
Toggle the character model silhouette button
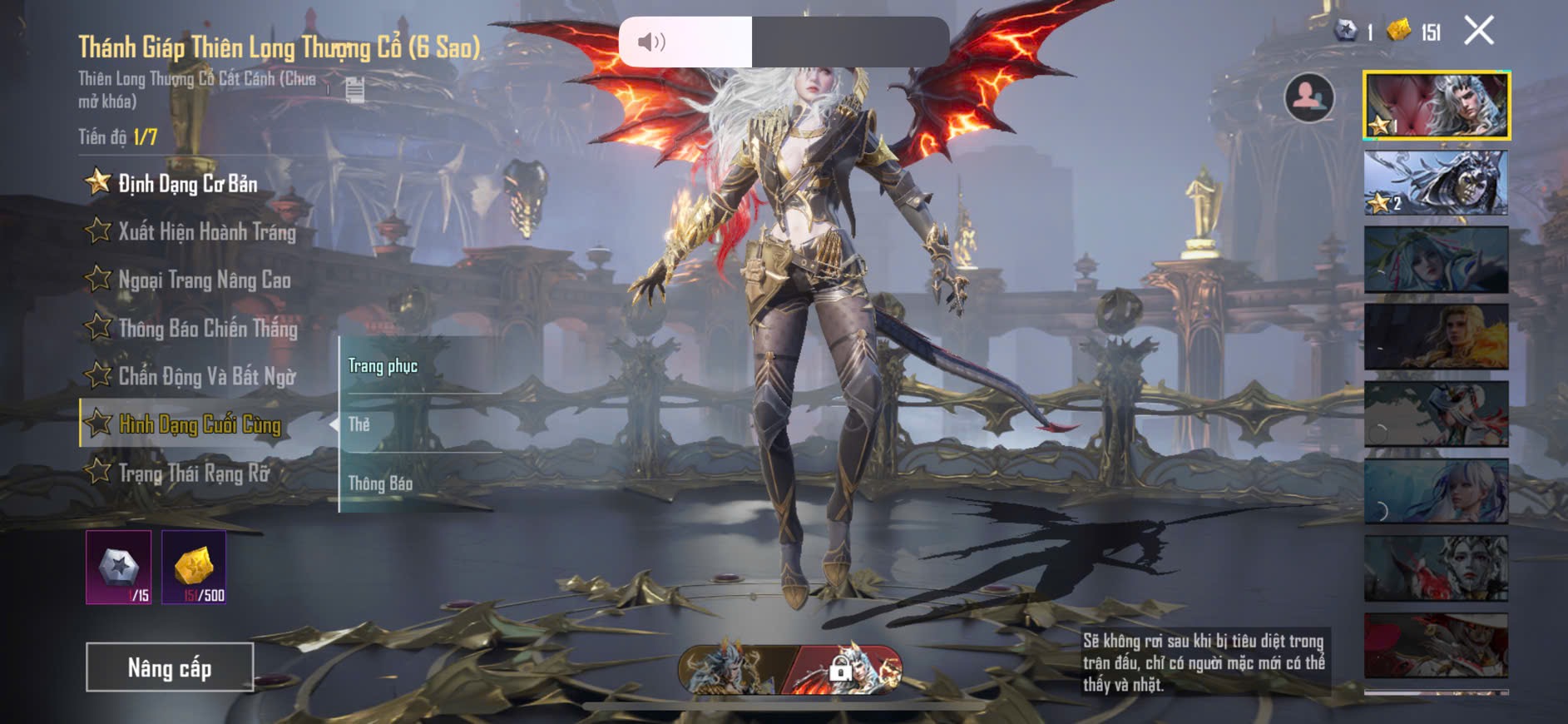[x=1308, y=97]
